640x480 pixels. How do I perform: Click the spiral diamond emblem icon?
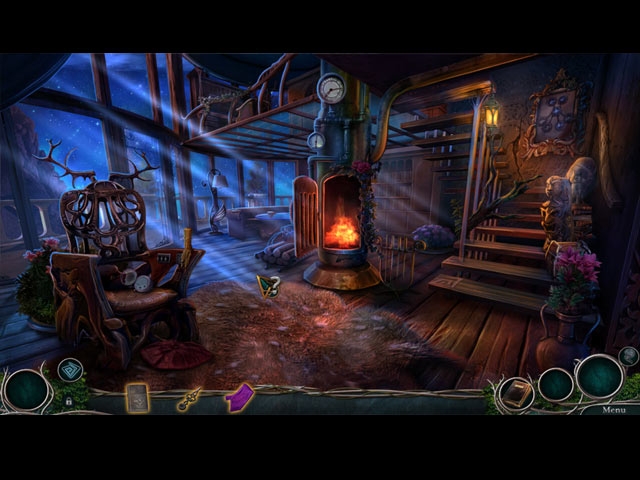point(70,370)
